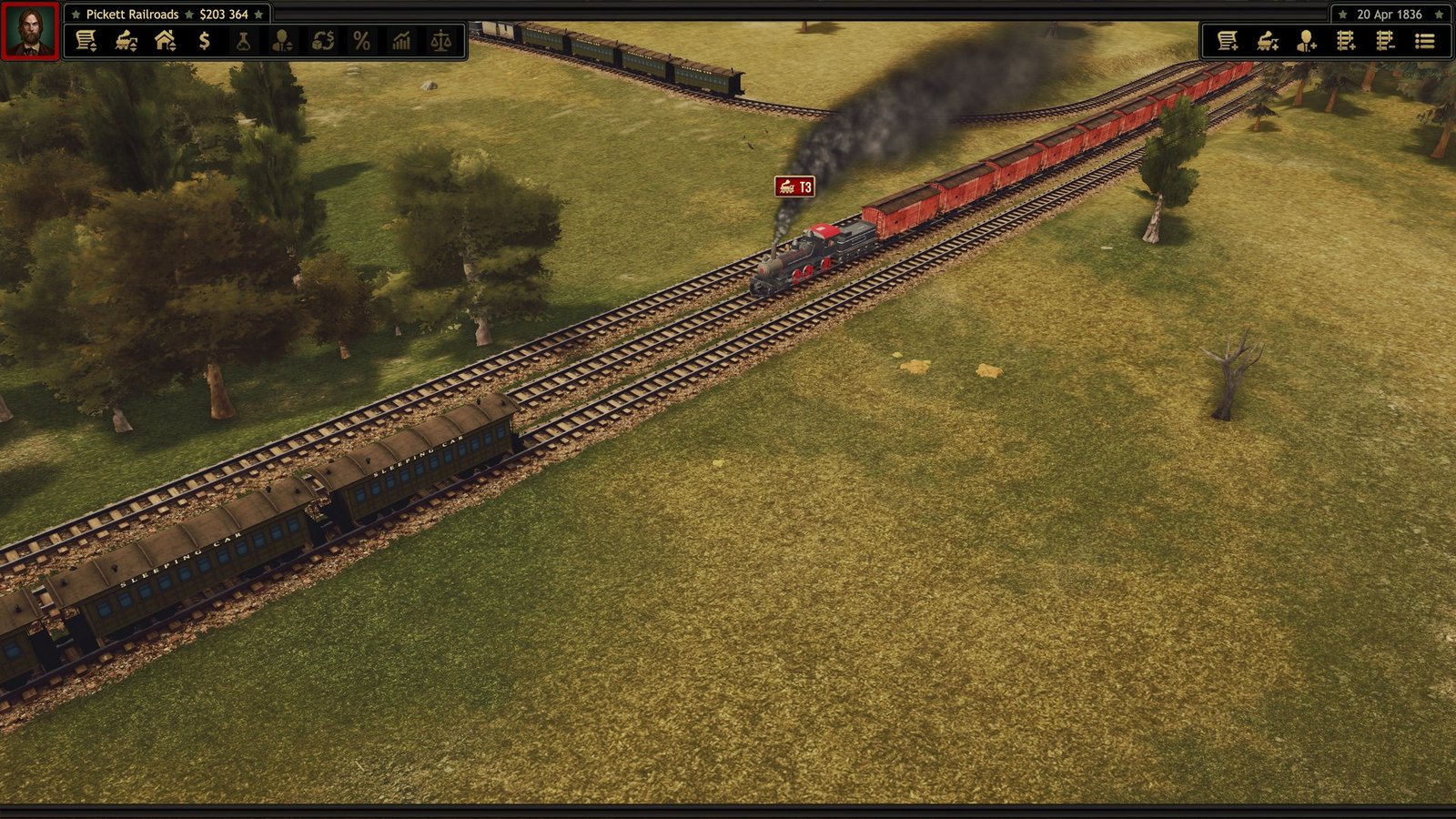Buy a new locomotive

[x=1269, y=40]
